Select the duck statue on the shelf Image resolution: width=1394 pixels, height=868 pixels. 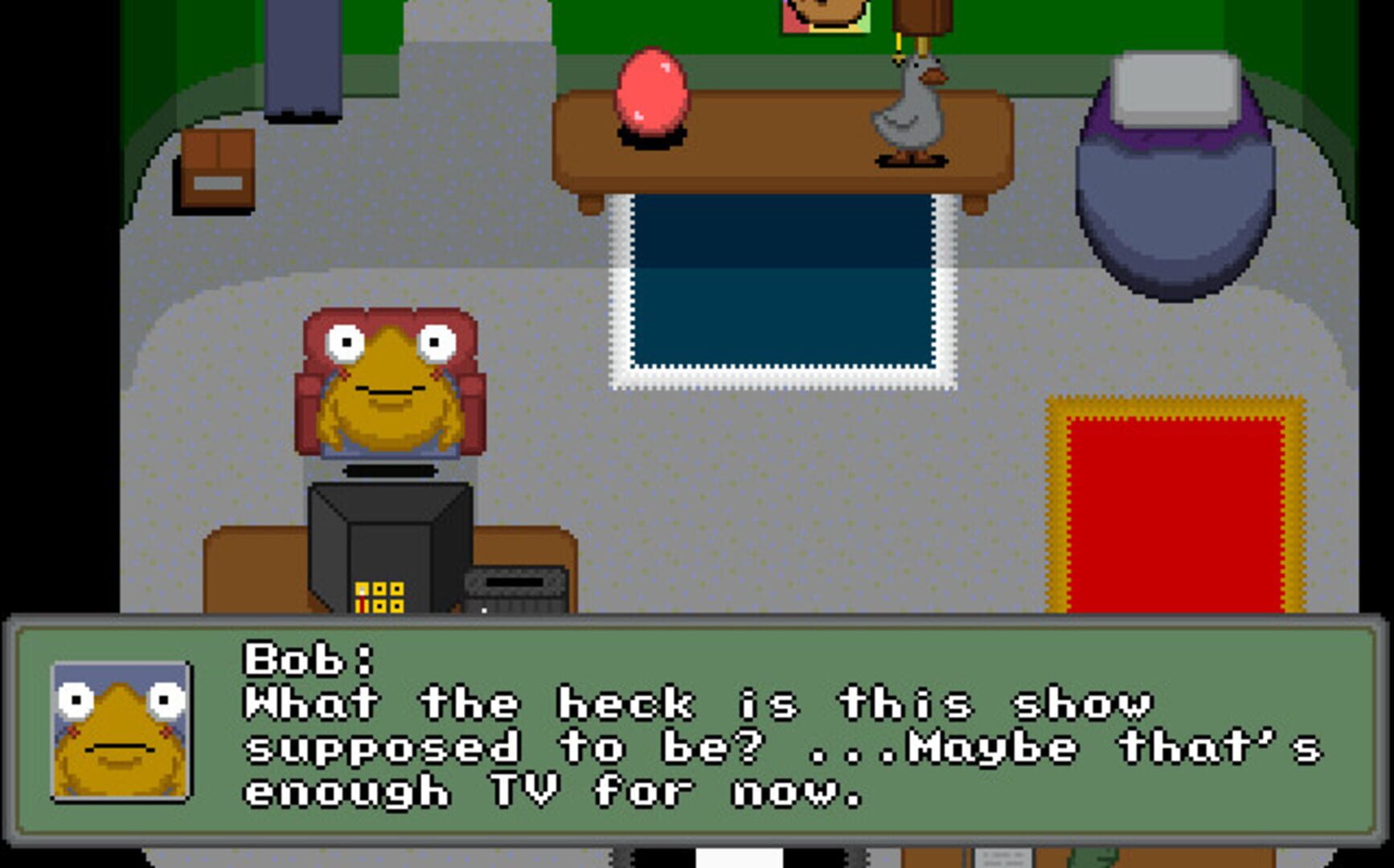coord(908,121)
